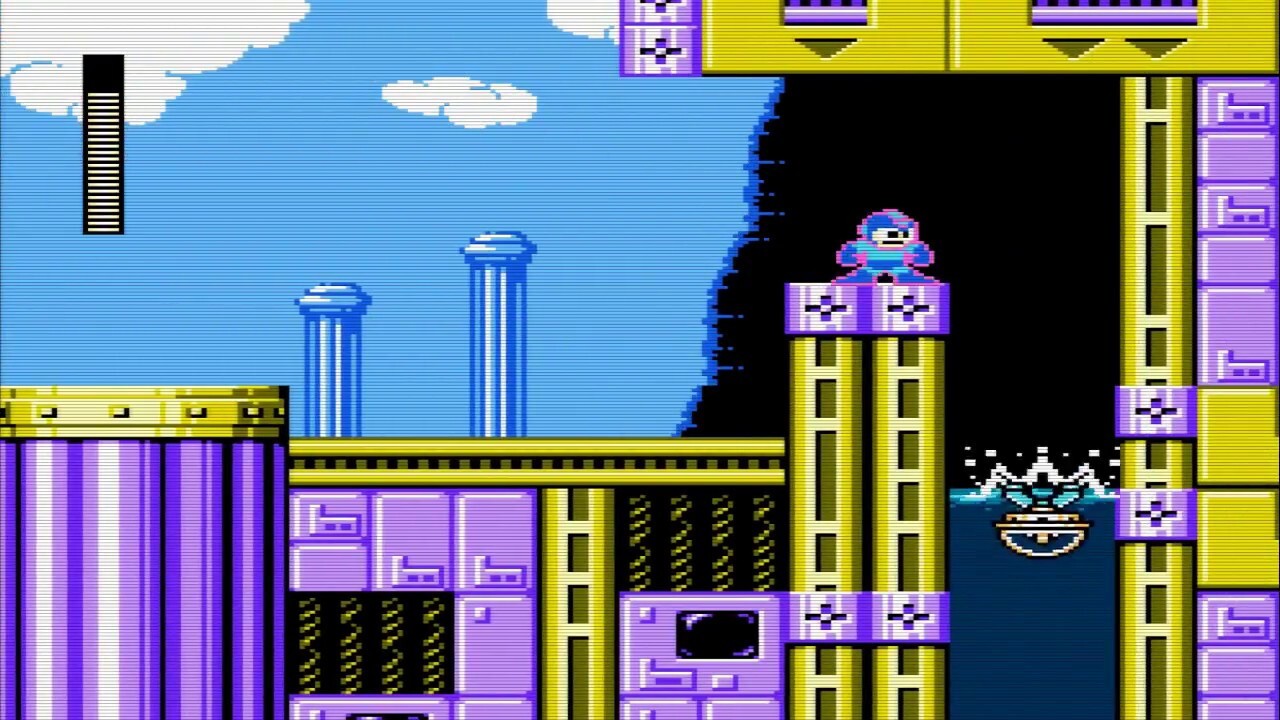Switch to the yellow girder ladder column on the right
This screenshot has height=720, width=1280.
(1155, 250)
